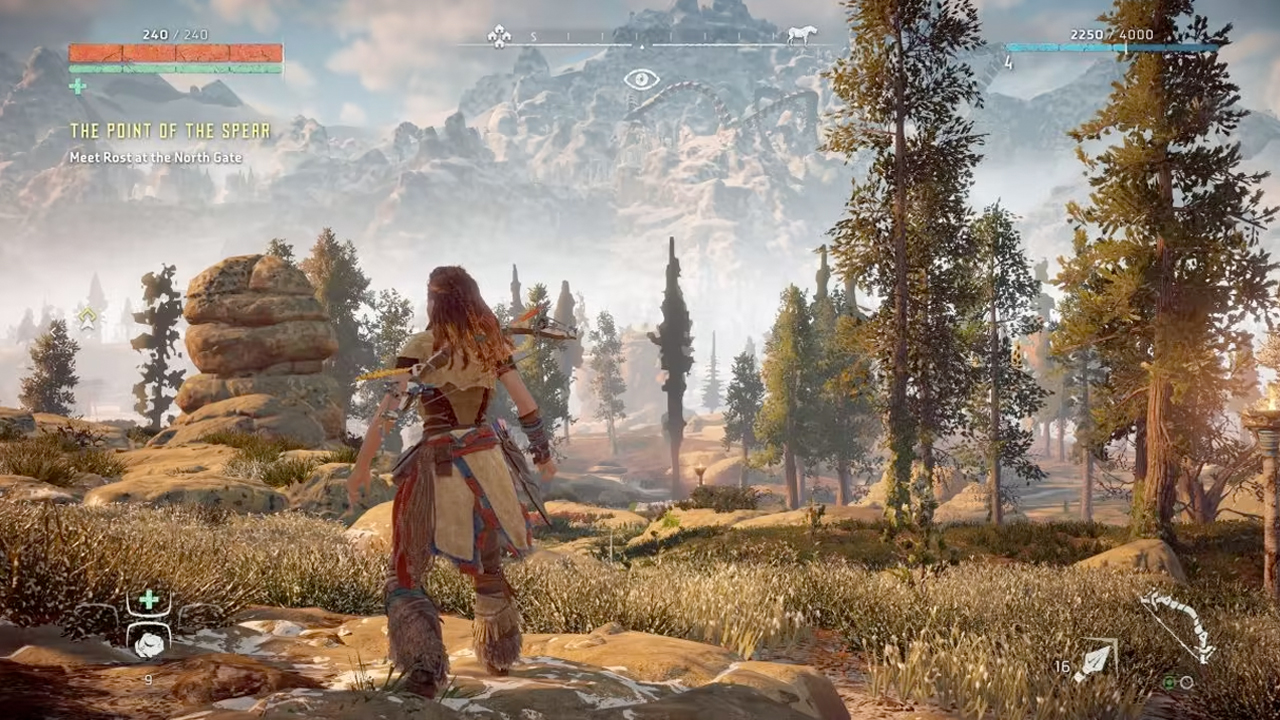Click the stealth eye indicator
This screenshot has width=1280, height=720.
[x=641, y=79]
